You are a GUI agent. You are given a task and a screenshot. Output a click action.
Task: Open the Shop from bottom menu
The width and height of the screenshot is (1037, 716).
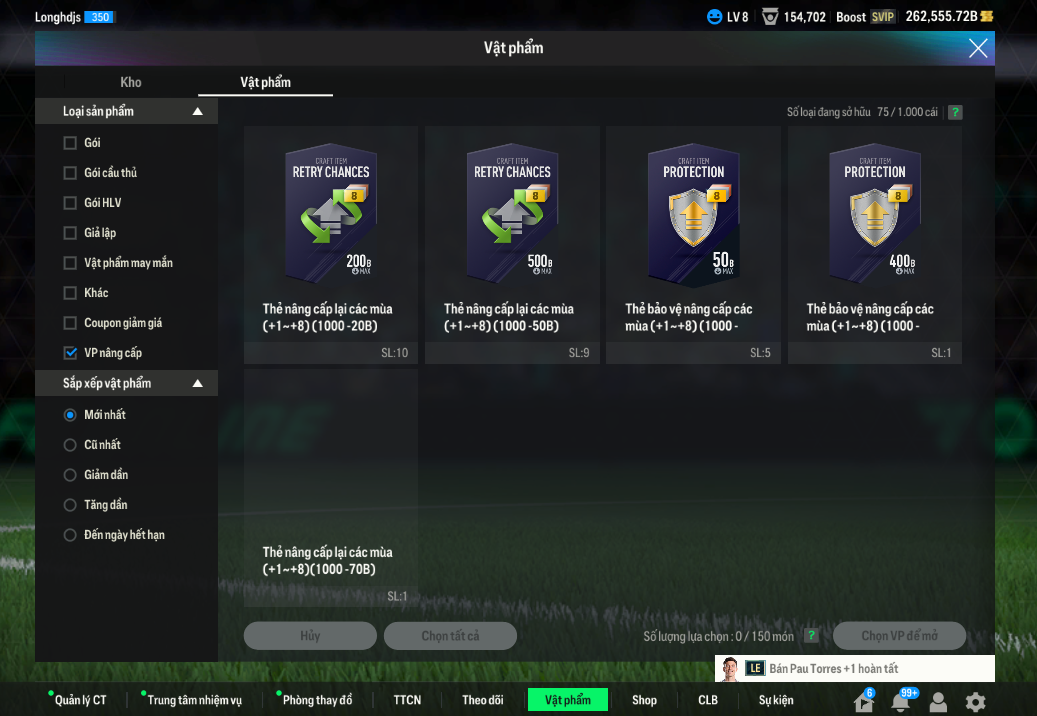click(644, 700)
